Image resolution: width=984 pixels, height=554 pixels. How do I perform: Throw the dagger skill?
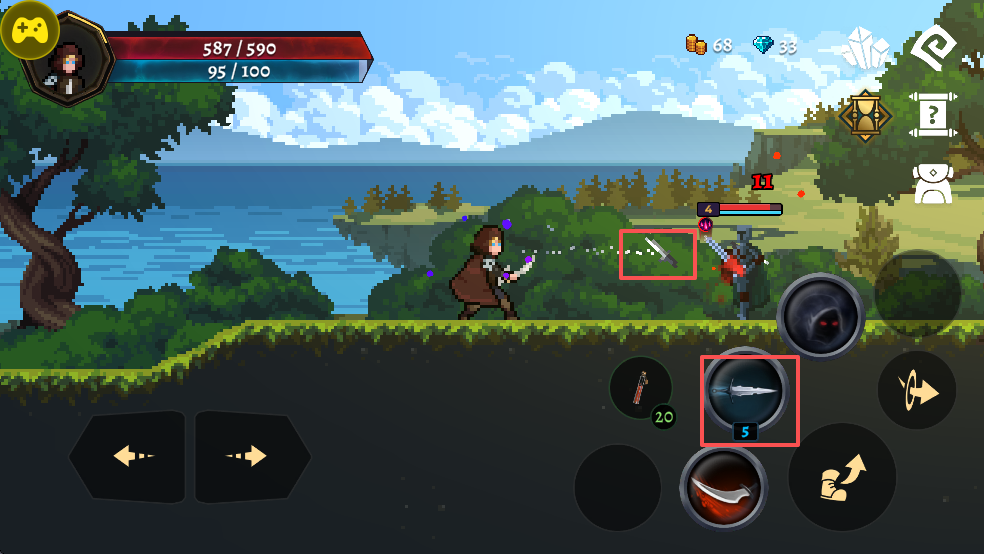(x=746, y=392)
